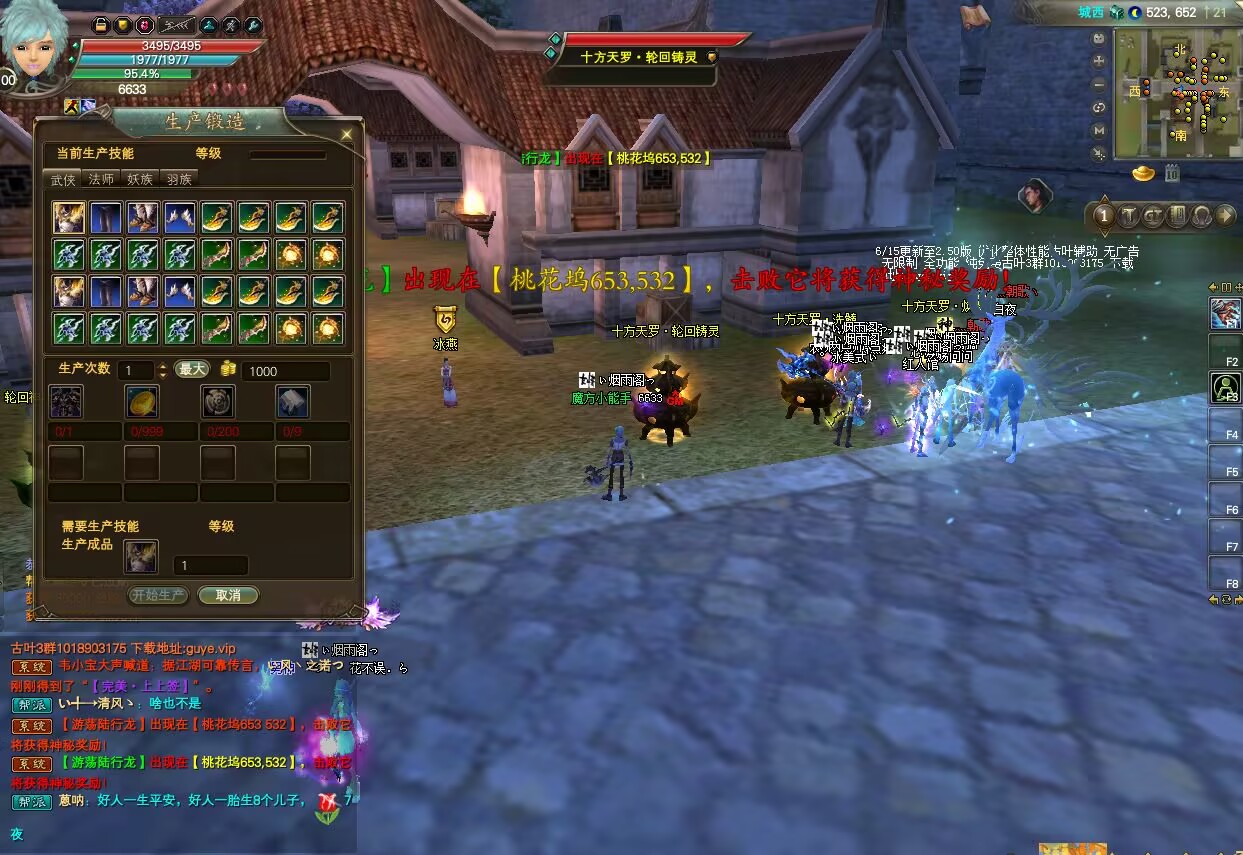The width and height of the screenshot is (1243, 855).
Task: Click the gold ingot shop icon
Action: click(x=1143, y=174)
